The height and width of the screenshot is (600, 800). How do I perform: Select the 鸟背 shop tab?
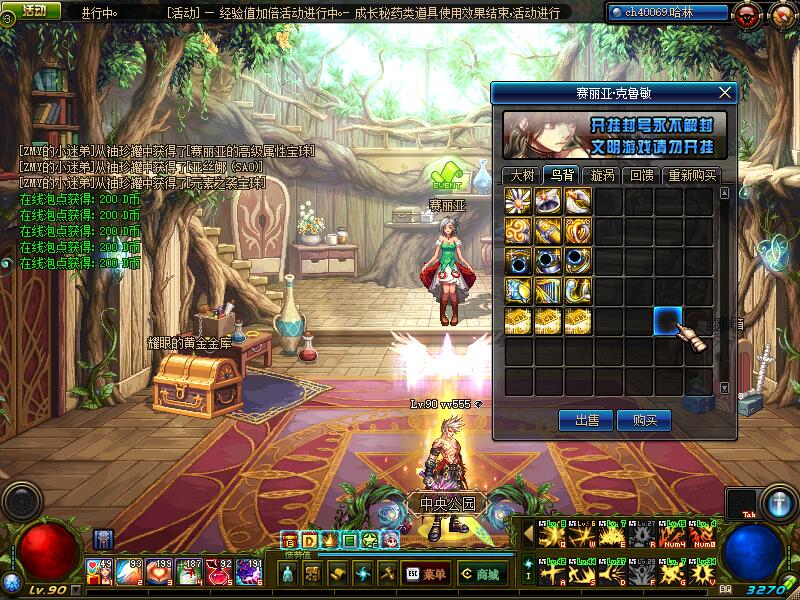tap(560, 175)
